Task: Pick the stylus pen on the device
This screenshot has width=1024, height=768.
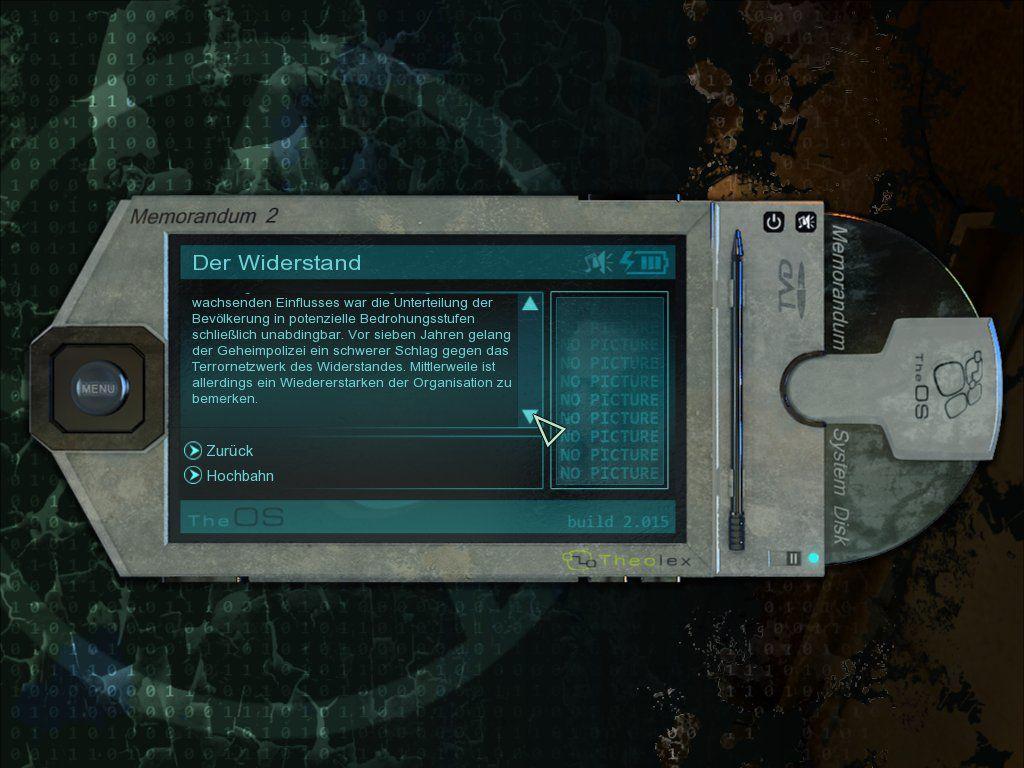Action: (x=737, y=390)
